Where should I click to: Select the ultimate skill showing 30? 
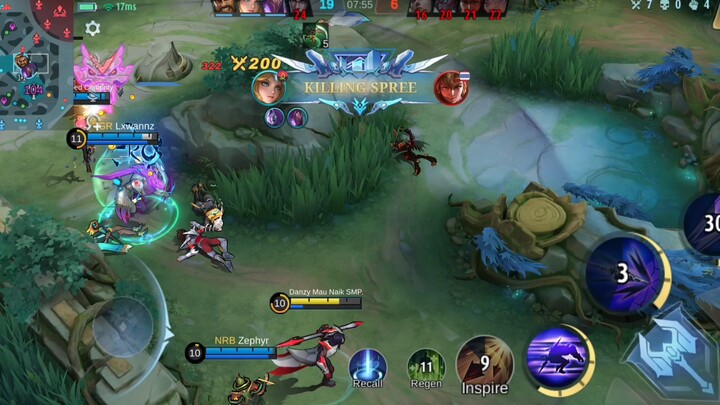(x=705, y=224)
